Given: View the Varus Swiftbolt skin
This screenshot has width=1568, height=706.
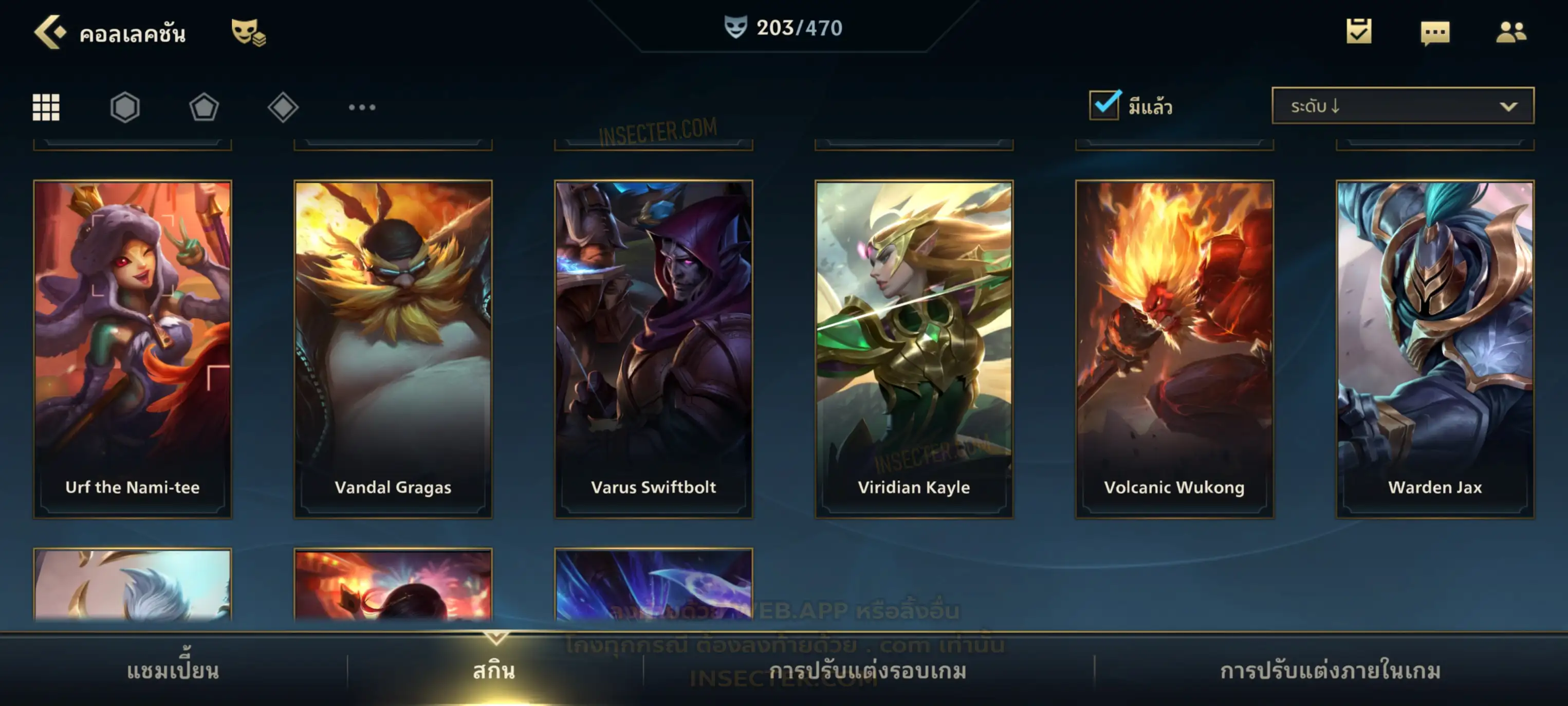Looking at the screenshot, I should point(653,349).
